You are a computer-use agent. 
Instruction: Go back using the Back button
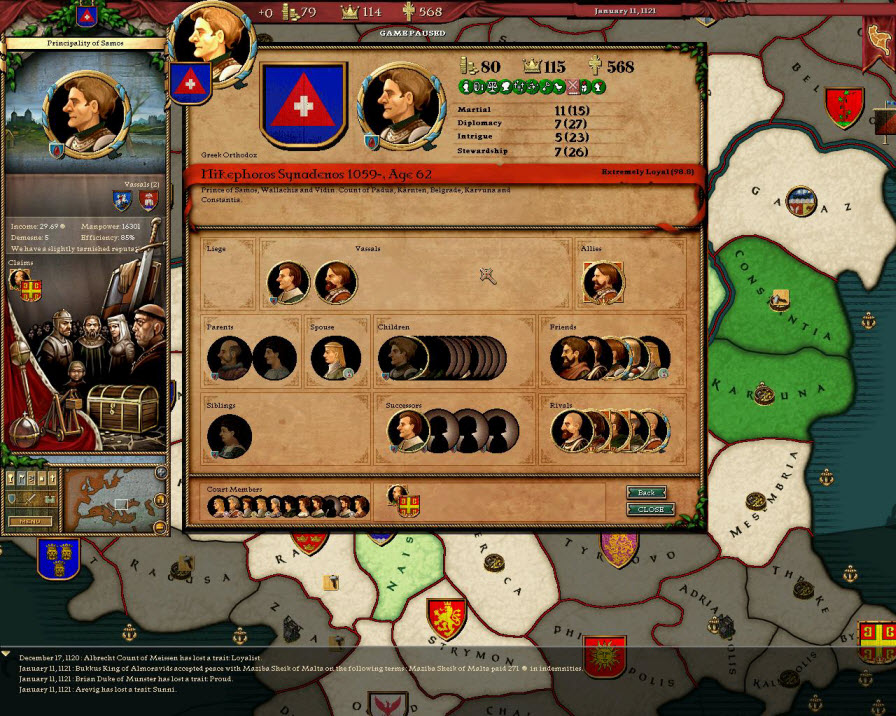(x=647, y=493)
